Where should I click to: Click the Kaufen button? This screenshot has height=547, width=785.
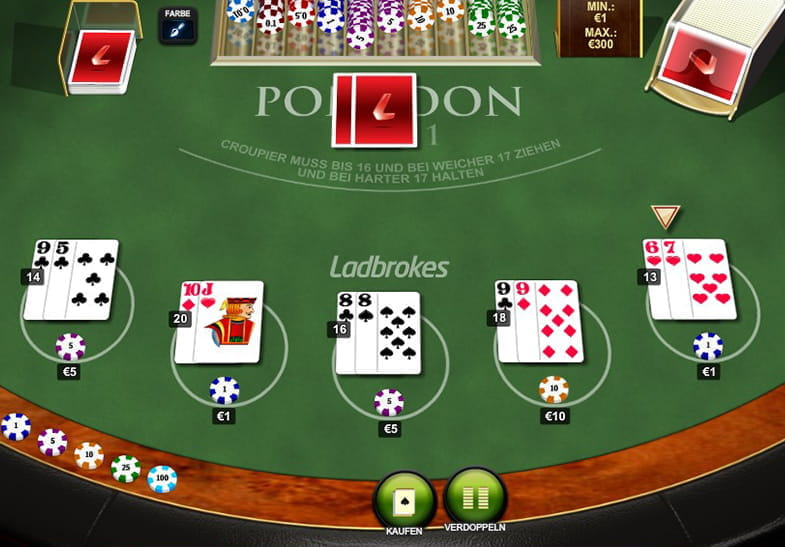(x=404, y=497)
